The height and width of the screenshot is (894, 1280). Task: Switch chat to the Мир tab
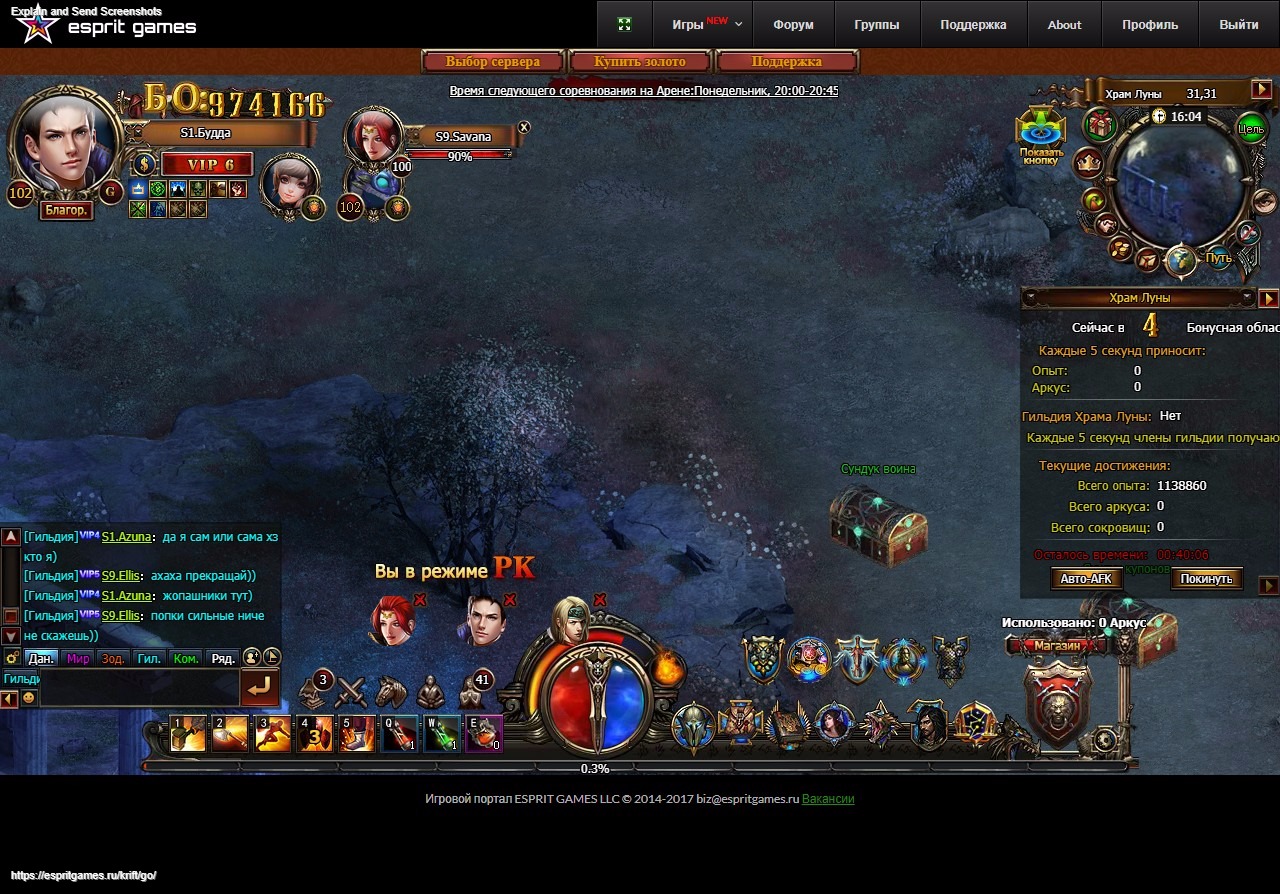(78, 658)
